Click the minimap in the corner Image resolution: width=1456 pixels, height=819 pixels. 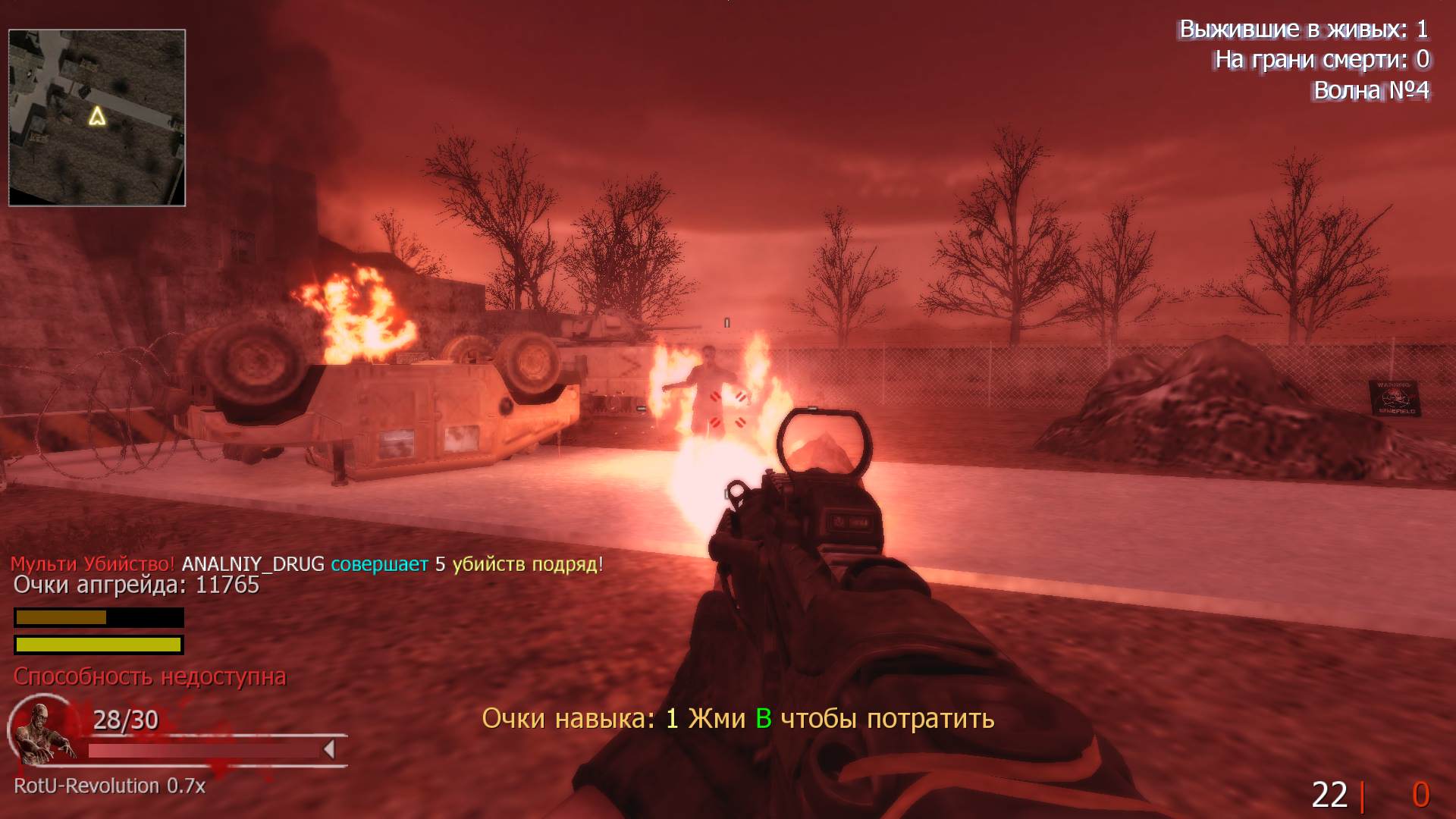tap(97, 118)
